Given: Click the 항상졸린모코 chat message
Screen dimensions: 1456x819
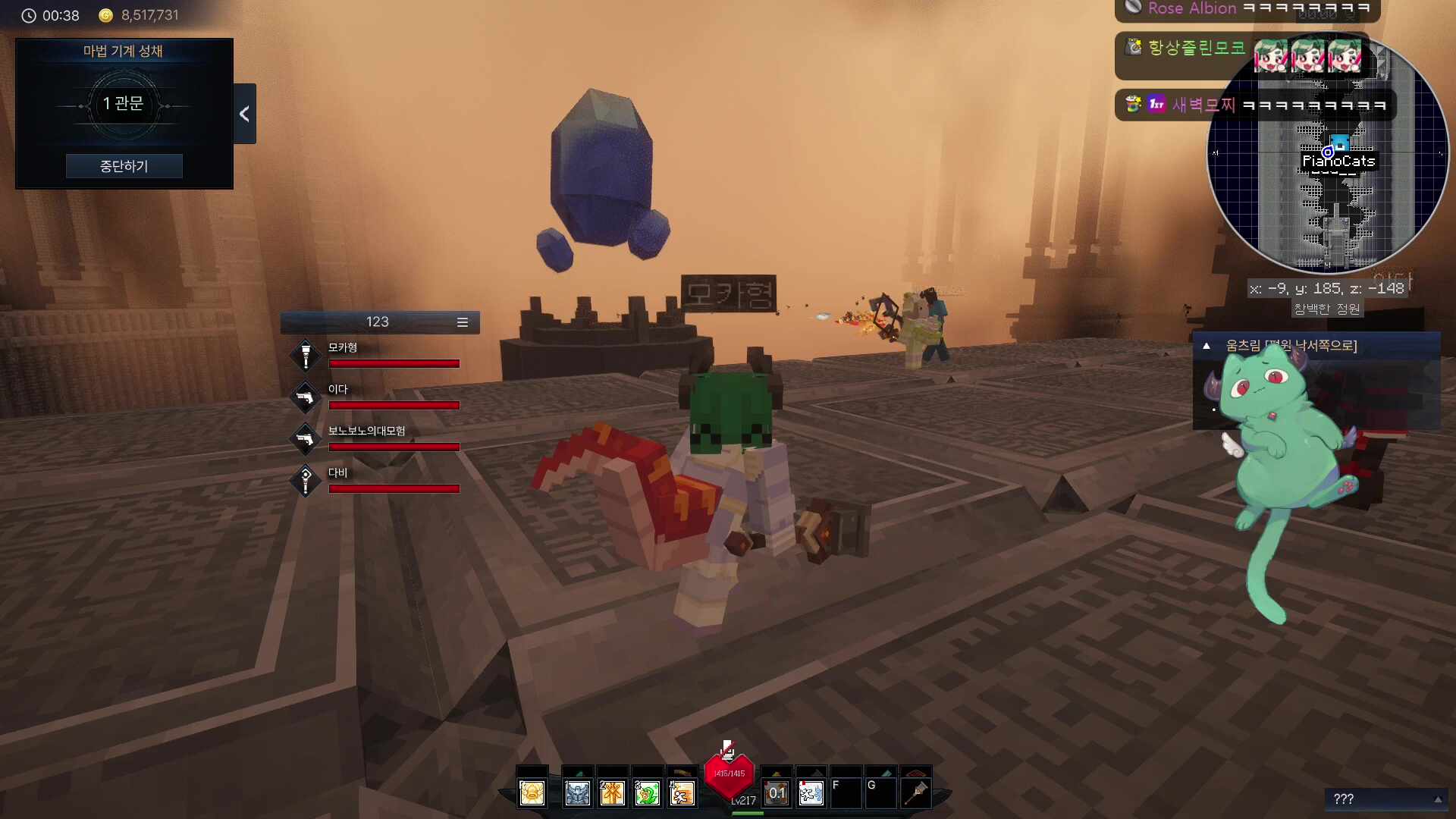Looking at the screenshot, I should [1197, 49].
